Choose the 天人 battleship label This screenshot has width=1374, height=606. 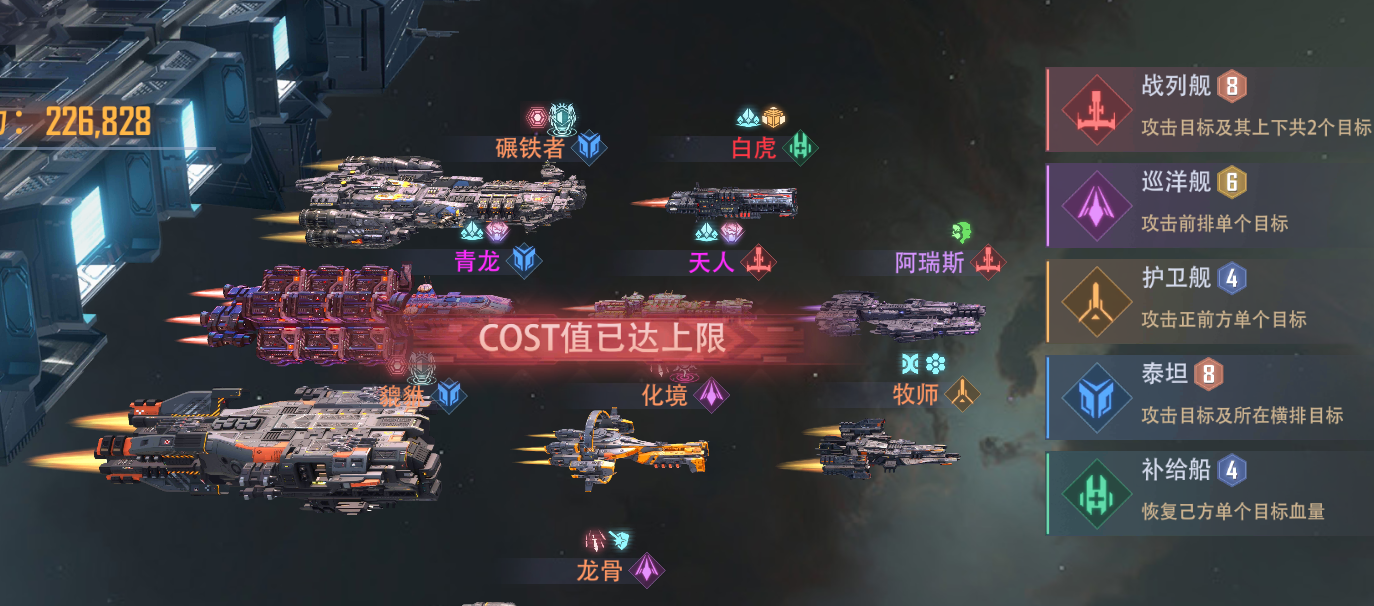pos(712,262)
